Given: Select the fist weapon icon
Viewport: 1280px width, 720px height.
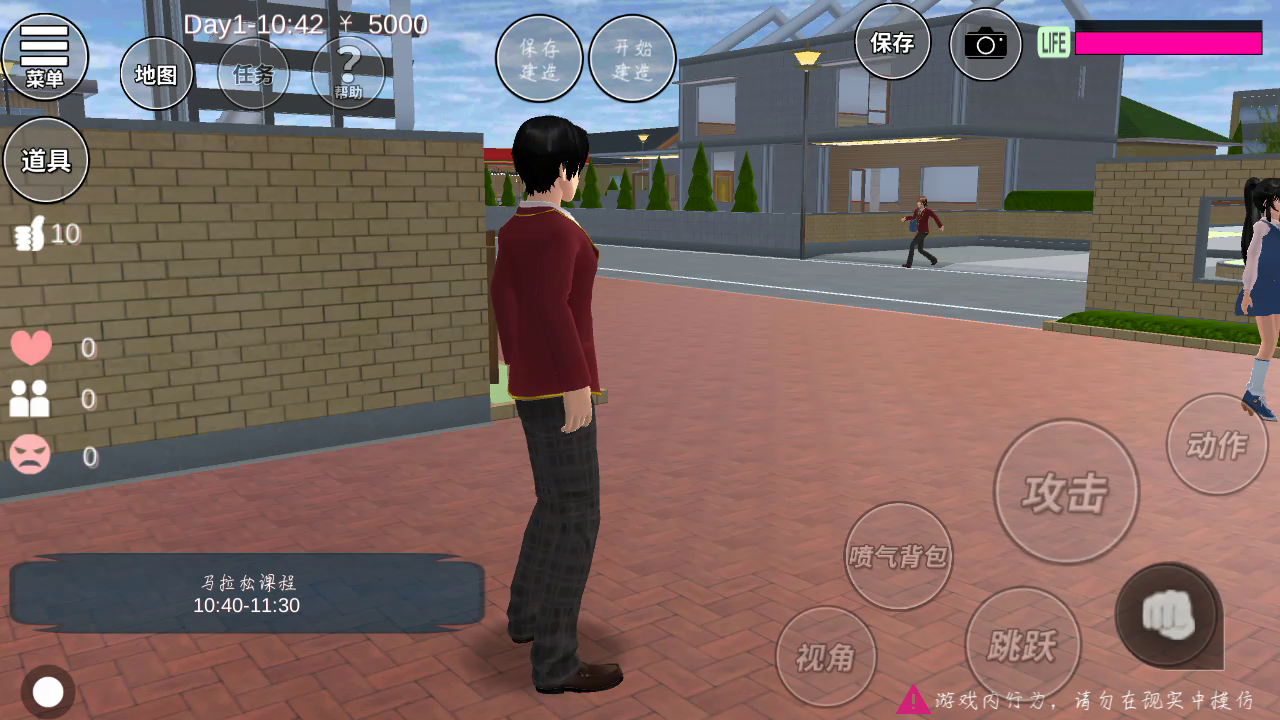Looking at the screenshot, I should tap(1167, 614).
